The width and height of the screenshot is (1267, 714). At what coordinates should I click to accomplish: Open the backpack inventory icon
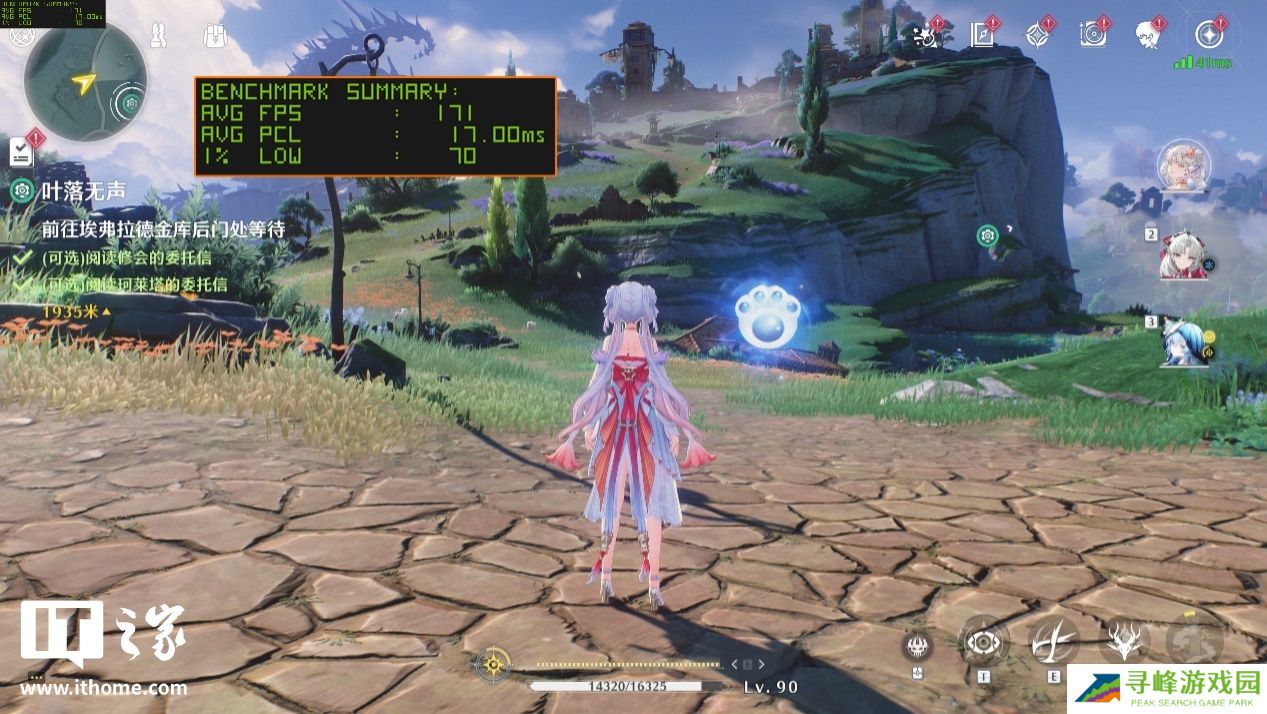215,36
